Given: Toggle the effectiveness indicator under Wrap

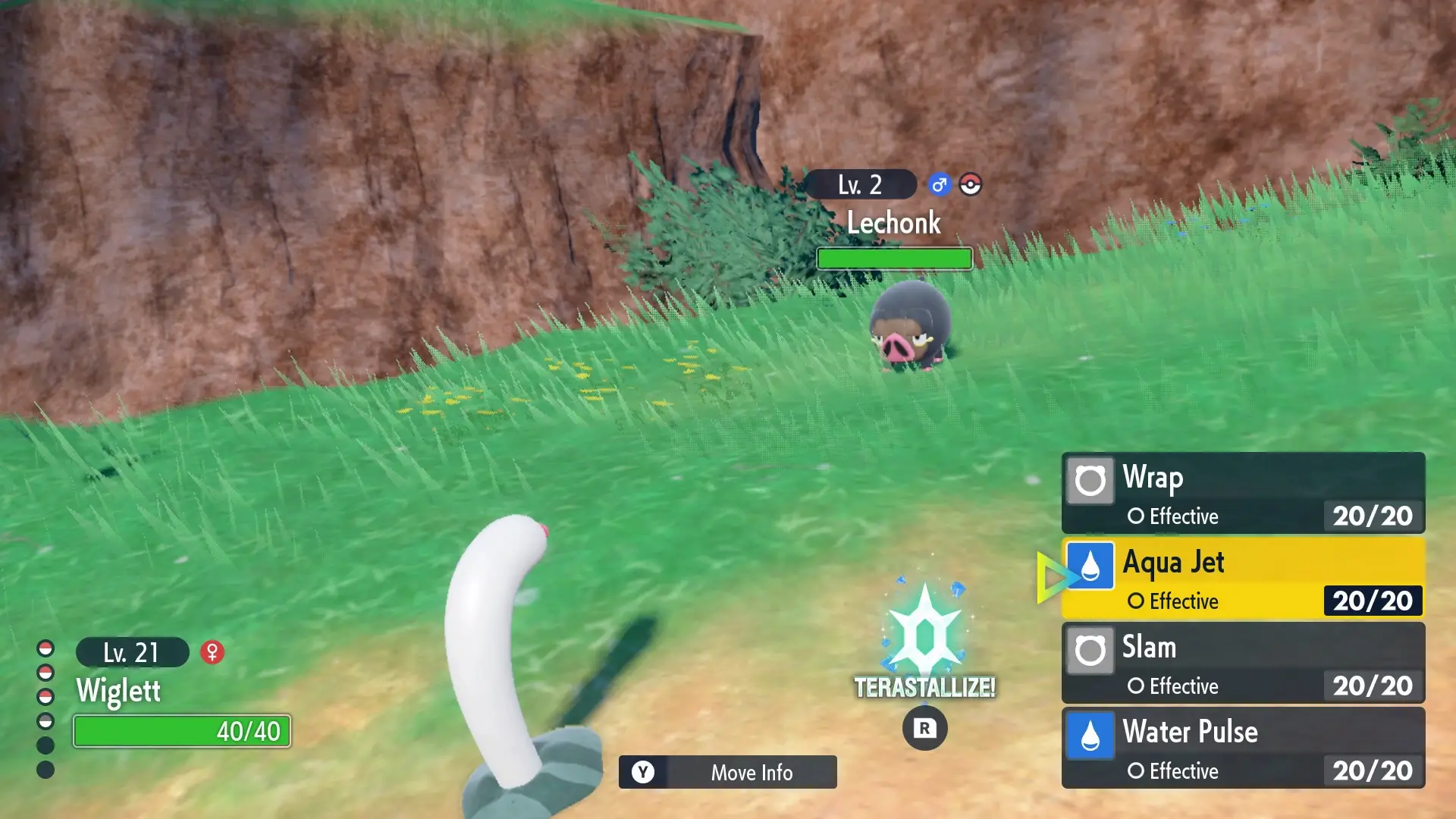Looking at the screenshot, I should (x=1136, y=516).
